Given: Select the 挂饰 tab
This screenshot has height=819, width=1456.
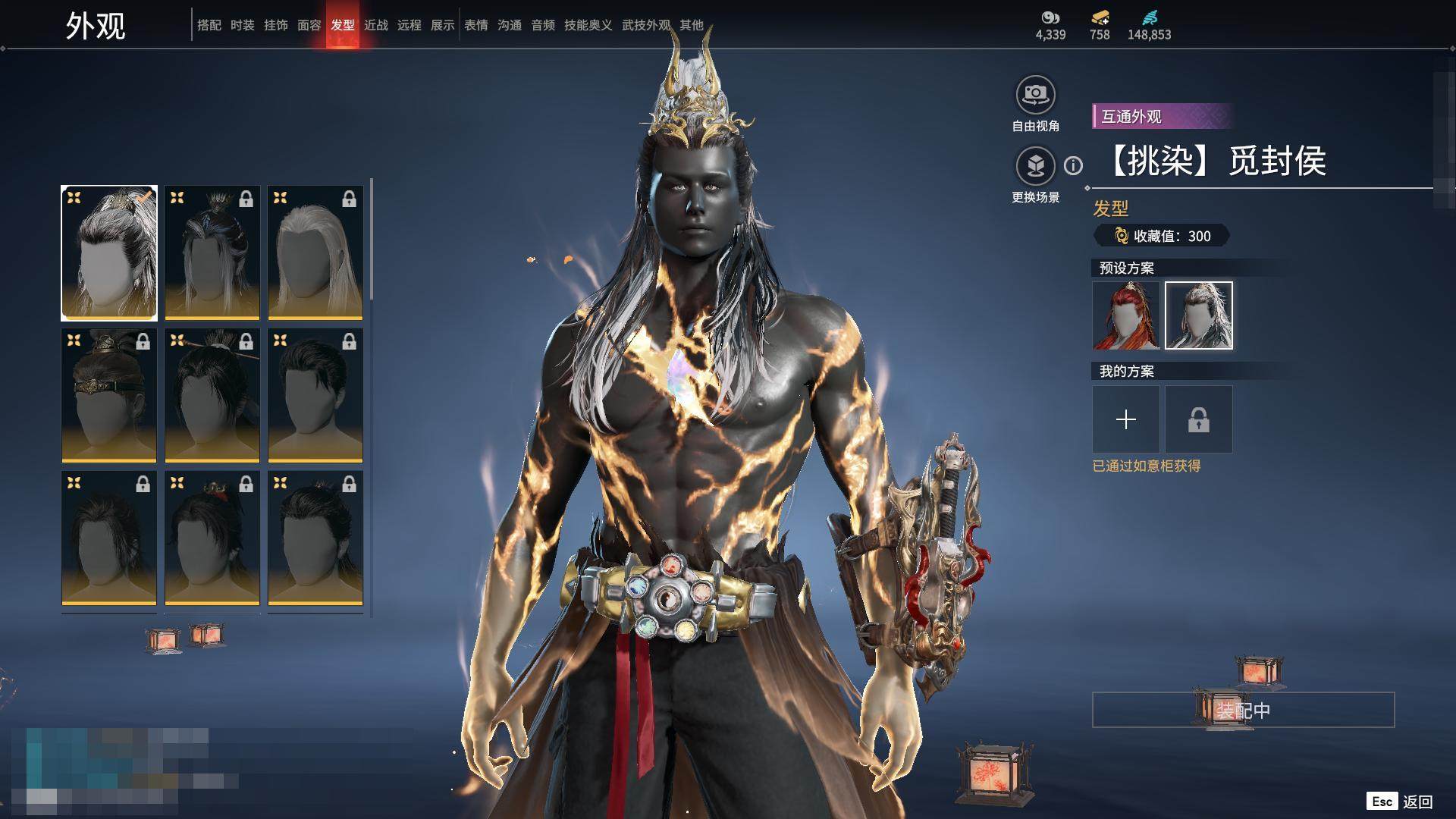Looking at the screenshot, I should (x=275, y=25).
